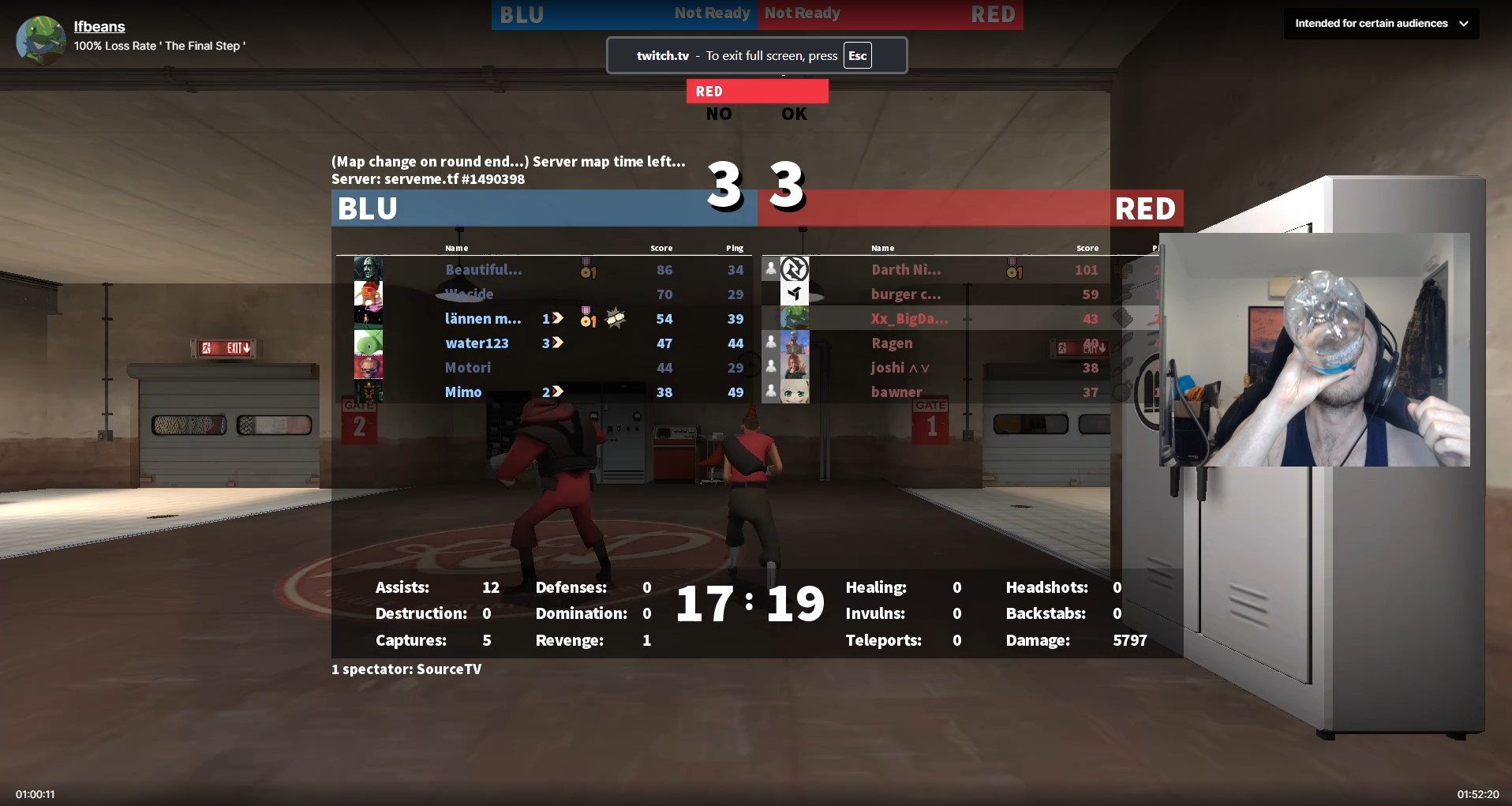Click water123's scoreboard row
The image size is (1512, 806).
coord(477,343)
